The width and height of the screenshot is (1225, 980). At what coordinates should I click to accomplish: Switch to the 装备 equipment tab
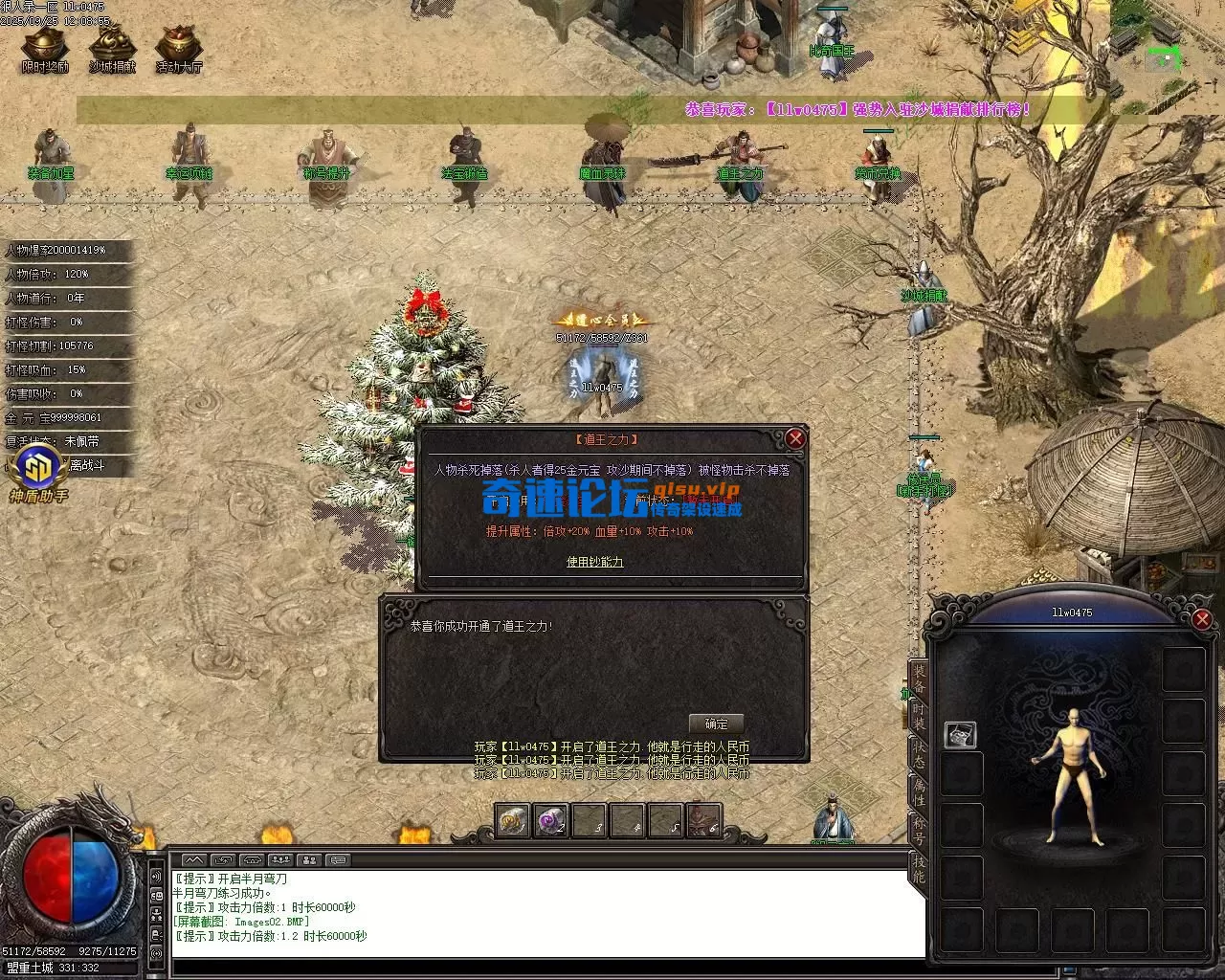coord(918,678)
